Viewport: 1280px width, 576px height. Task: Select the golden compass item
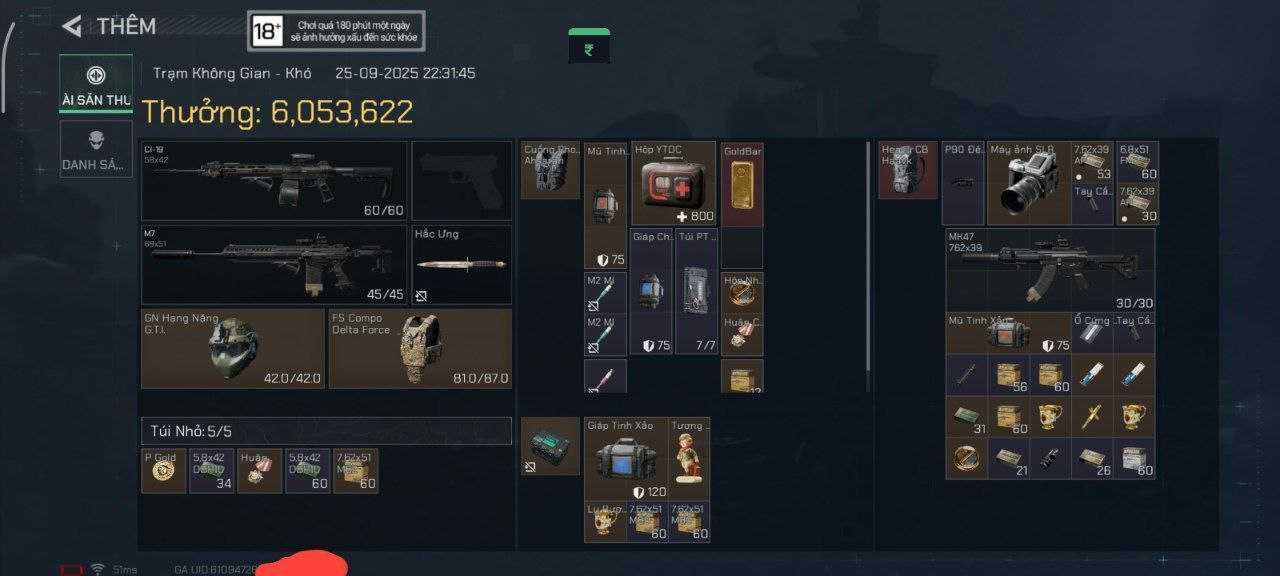click(x=966, y=458)
